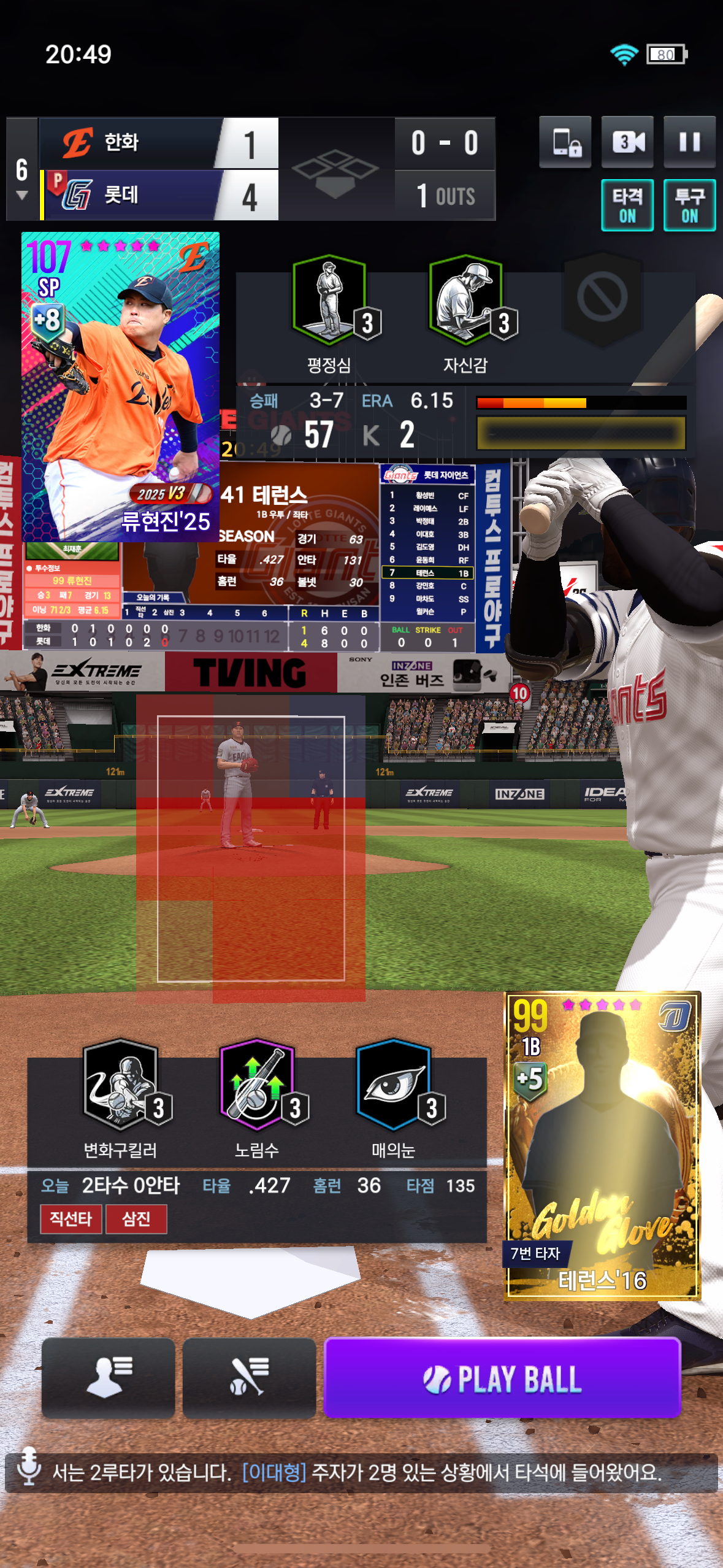Open the bat and ball list button
The height and width of the screenshot is (1568, 723).
point(249,1378)
